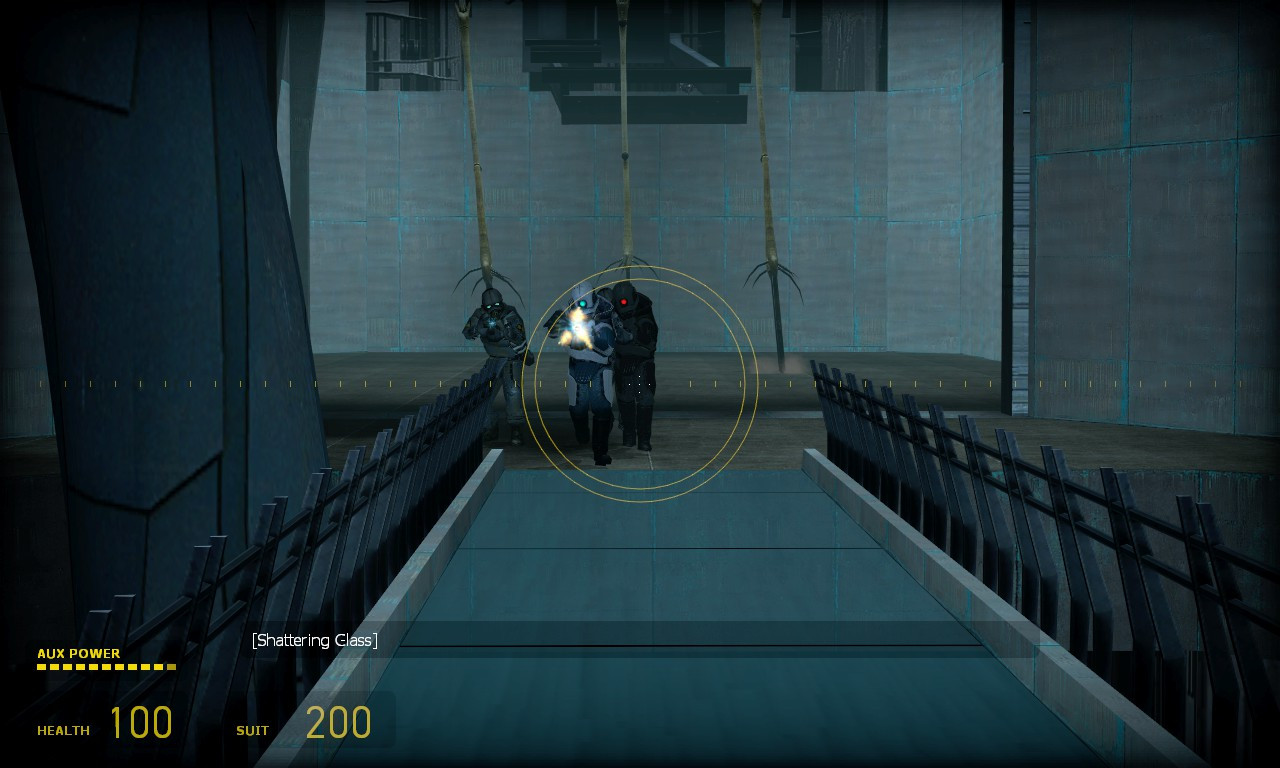The height and width of the screenshot is (768, 1280).
Task: Click the [Shattering Glass] closed caption
Action: pos(316,639)
